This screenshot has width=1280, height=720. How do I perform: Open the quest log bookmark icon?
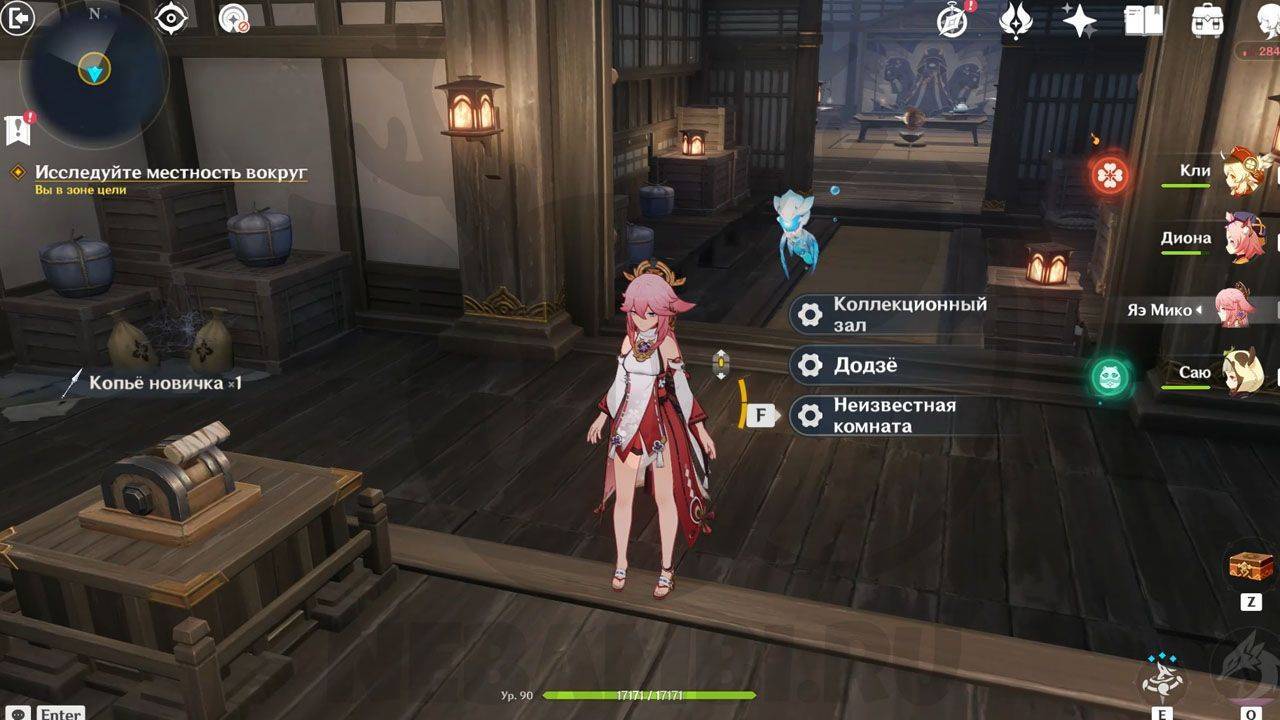coord(18,128)
